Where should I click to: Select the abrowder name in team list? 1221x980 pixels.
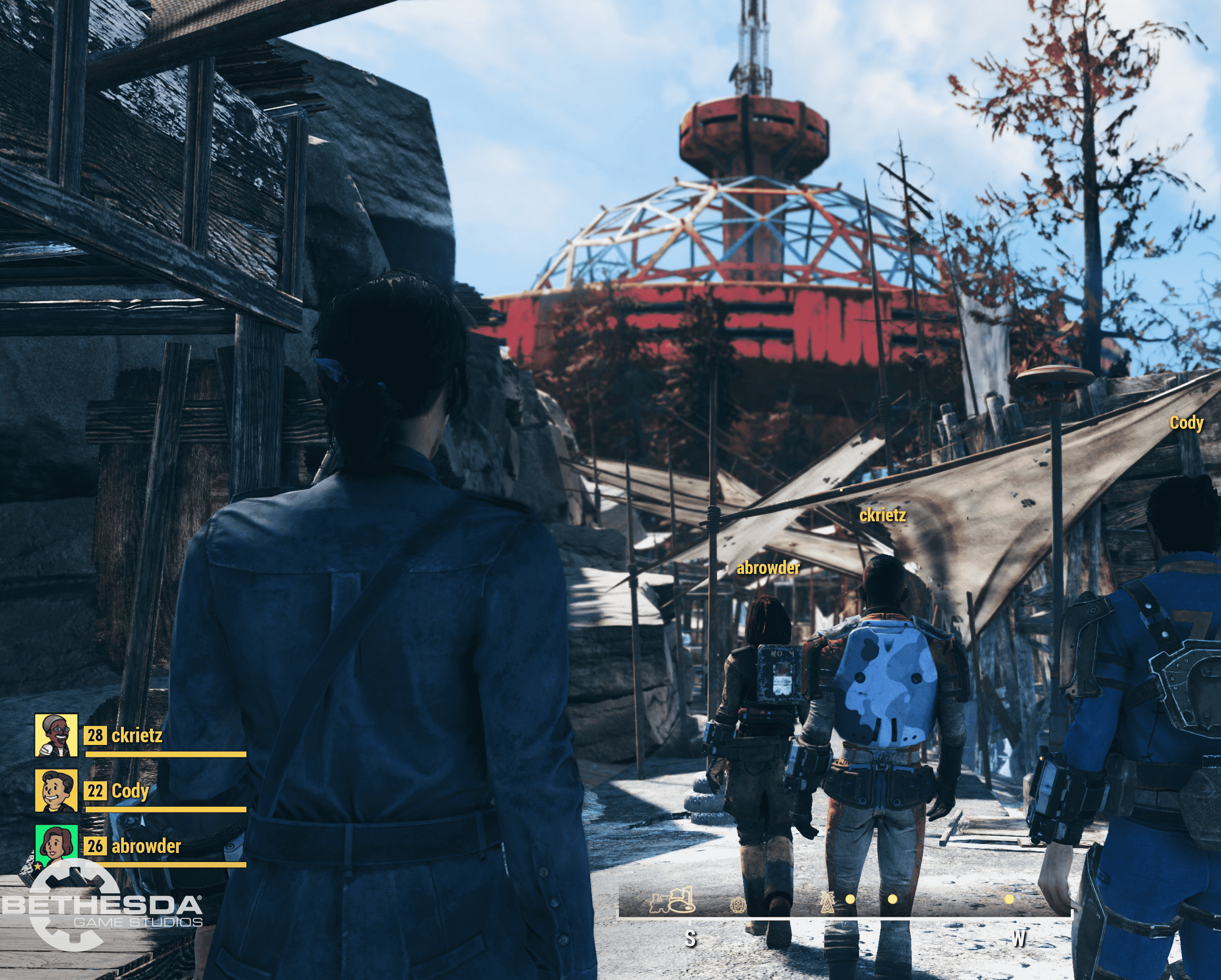pyautogui.click(x=146, y=846)
